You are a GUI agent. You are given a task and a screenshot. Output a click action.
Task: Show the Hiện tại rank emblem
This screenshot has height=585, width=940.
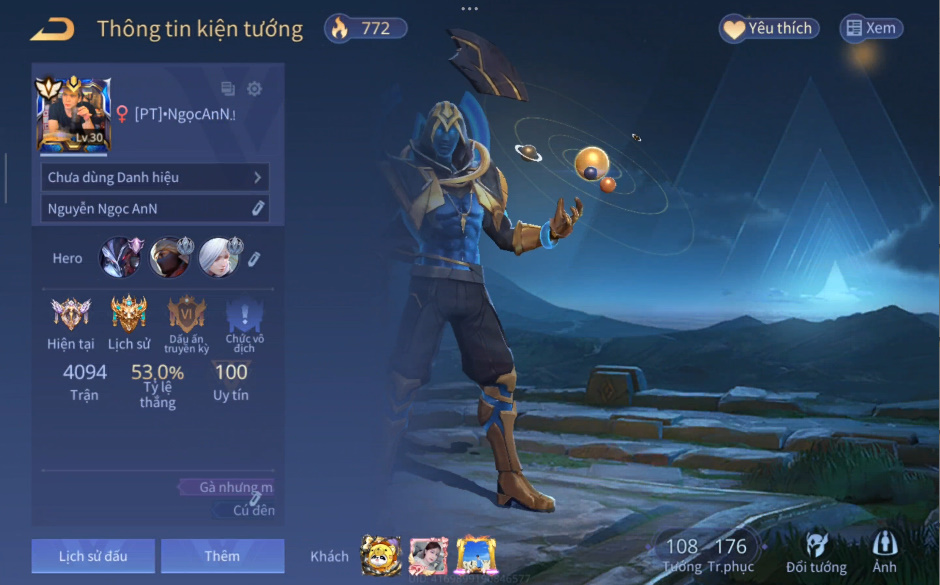tap(70, 315)
